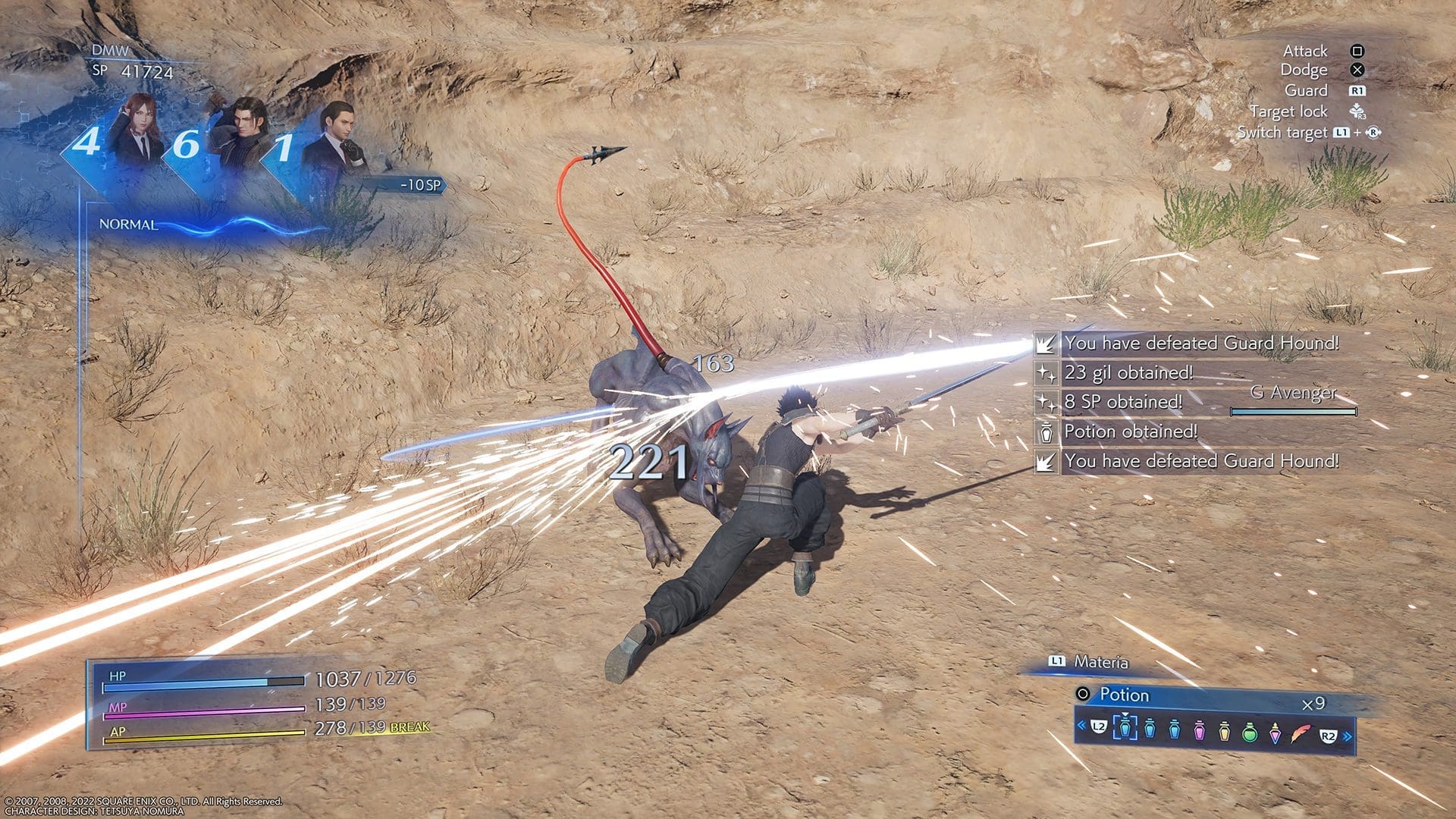Choose the pink potion bottle in the item bar
Screen dimensions: 1456x819
pyautogui.click(x=1200, y=730)
